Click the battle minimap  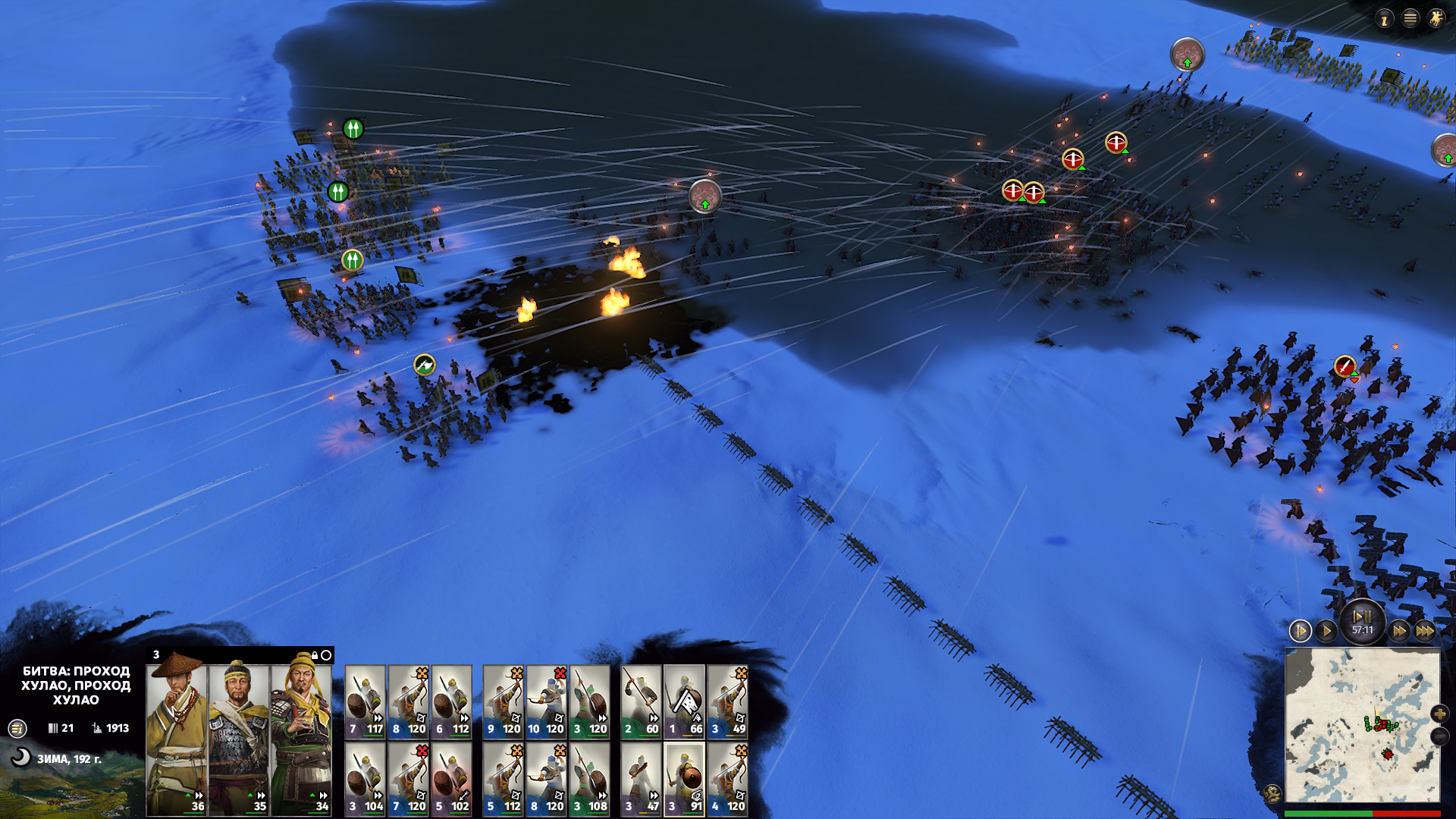(1362, 726)
